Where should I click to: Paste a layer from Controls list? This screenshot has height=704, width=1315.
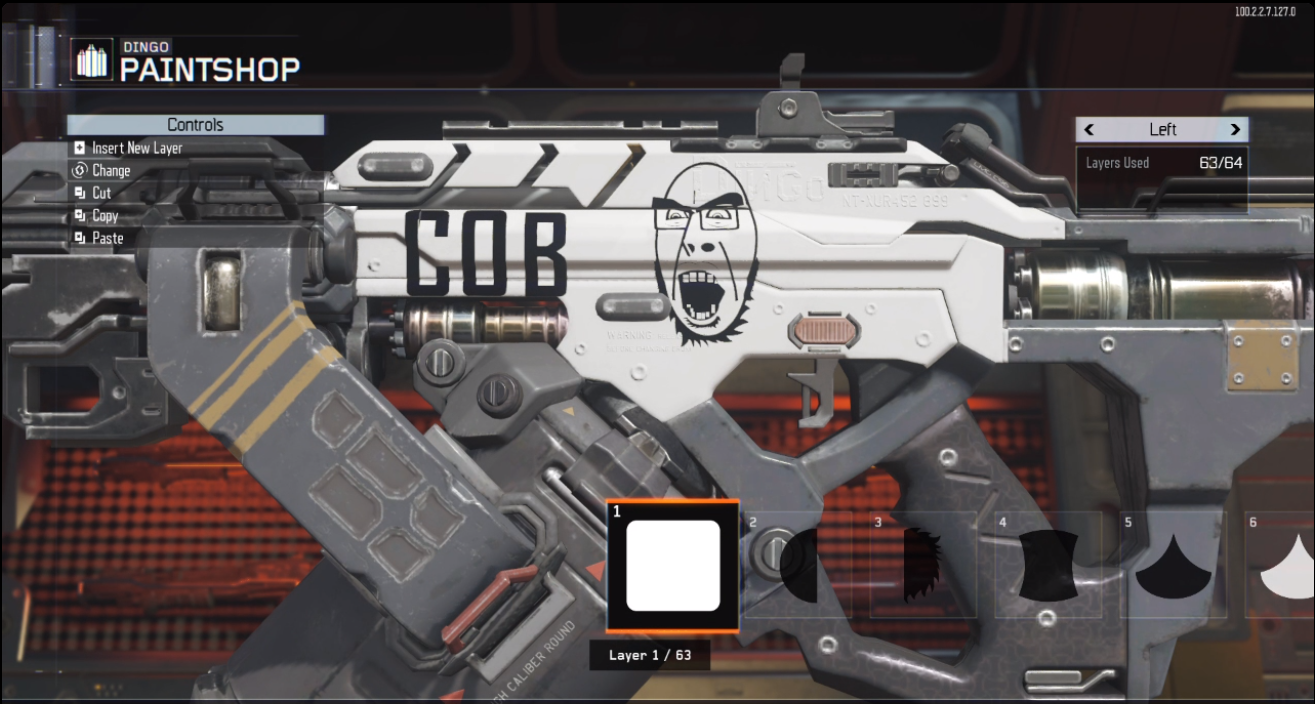[x=107, y=238]
